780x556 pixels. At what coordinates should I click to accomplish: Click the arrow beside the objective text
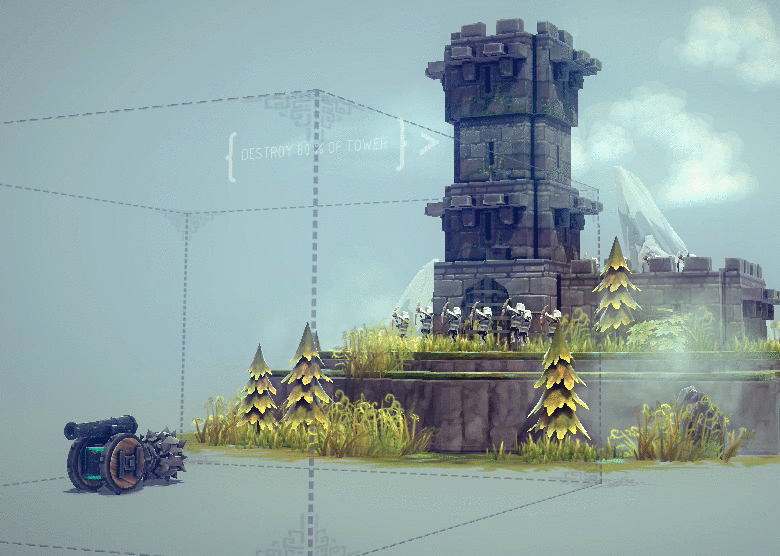tap(428, 143)
